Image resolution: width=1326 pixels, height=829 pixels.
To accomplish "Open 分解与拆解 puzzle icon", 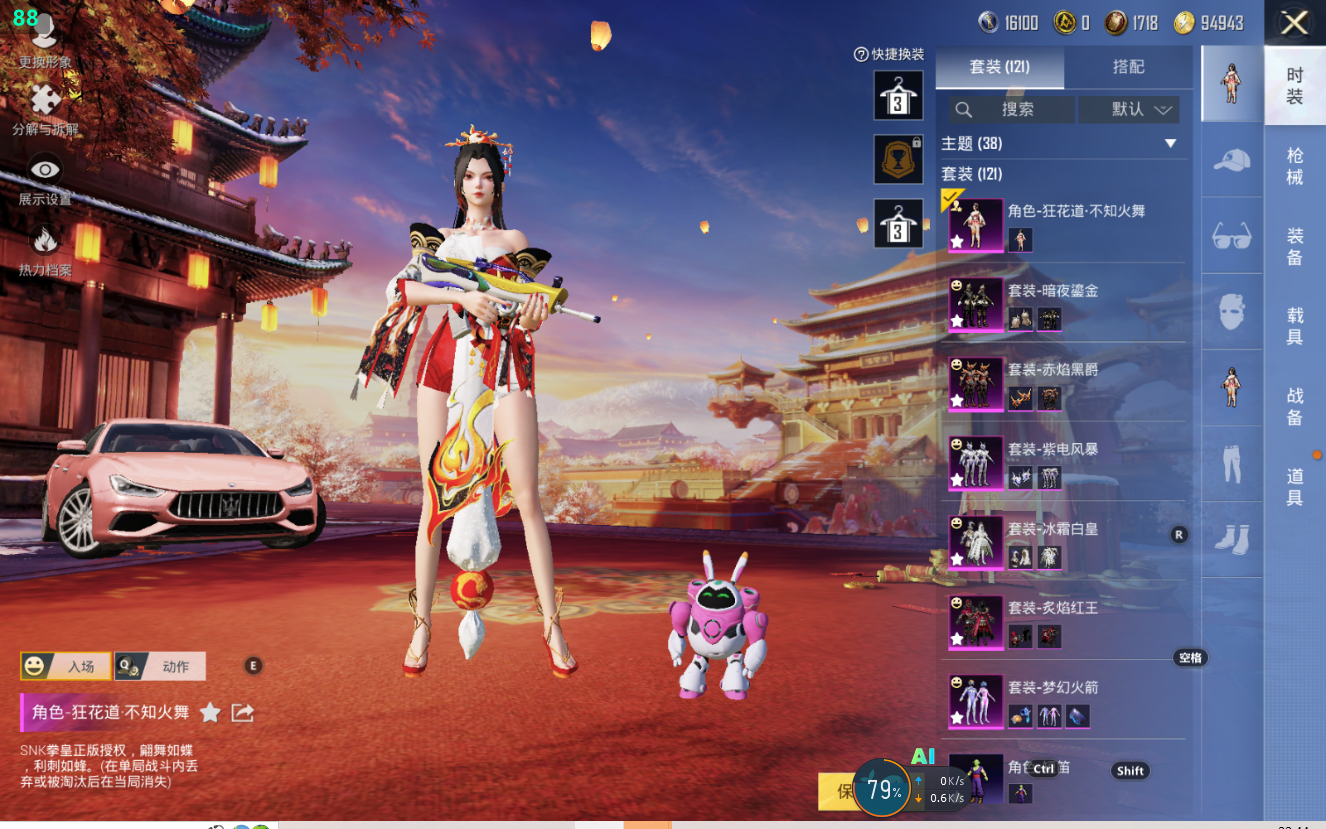I will 44,106.
